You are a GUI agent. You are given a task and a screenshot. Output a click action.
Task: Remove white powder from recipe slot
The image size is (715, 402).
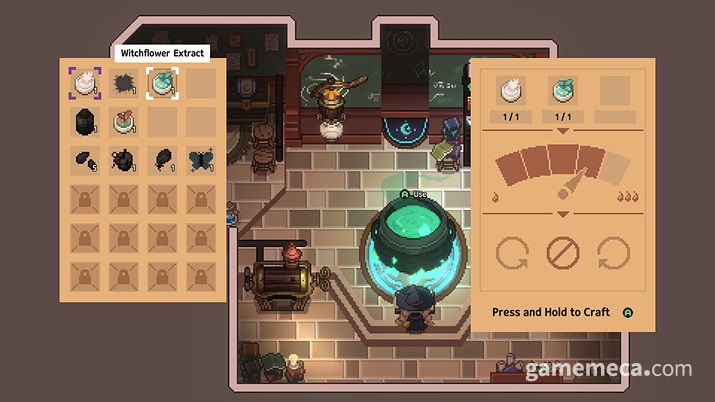point(515,93)
